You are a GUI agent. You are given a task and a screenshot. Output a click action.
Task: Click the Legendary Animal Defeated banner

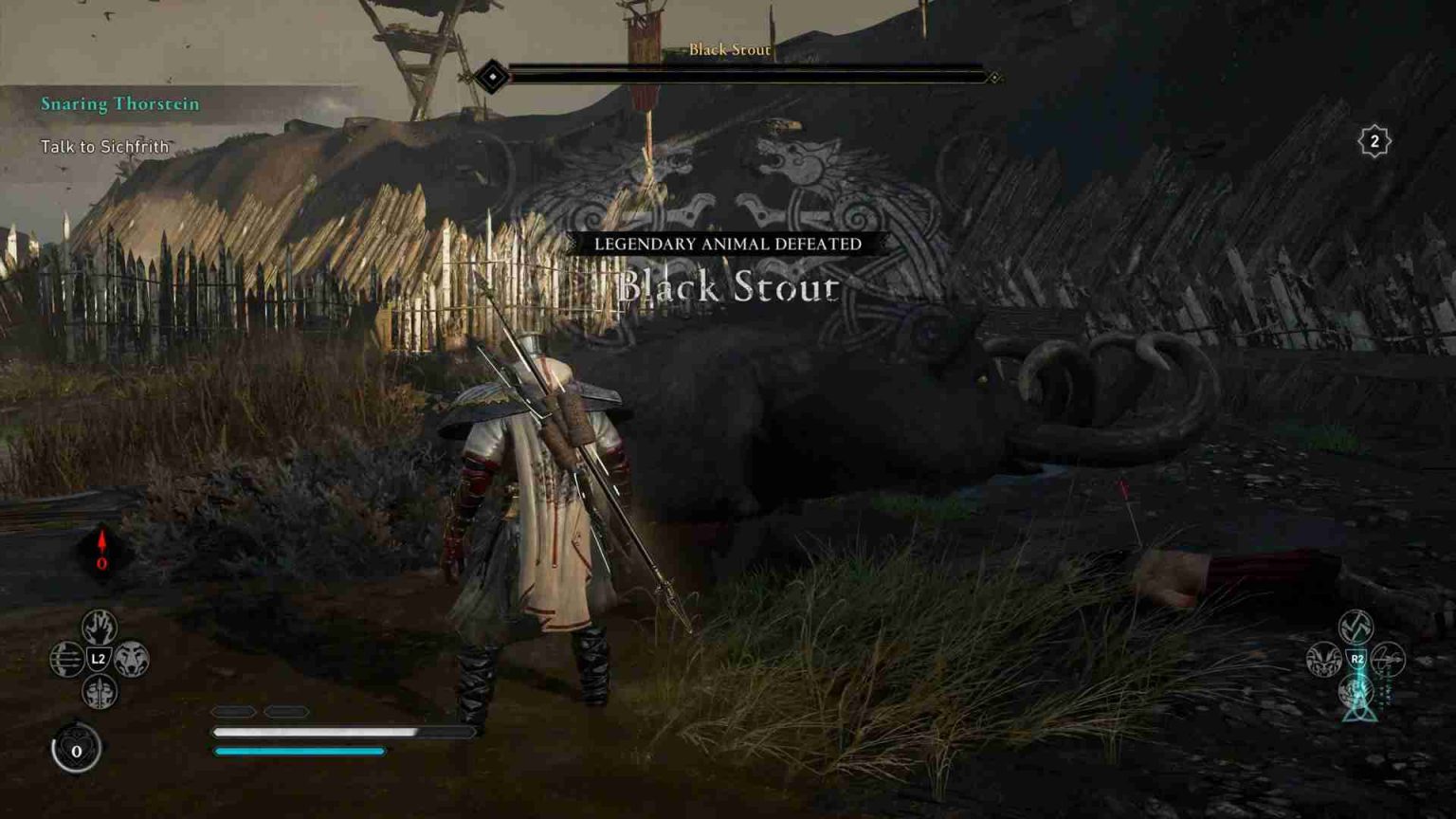pyautogui.click(x=729, y=244)
